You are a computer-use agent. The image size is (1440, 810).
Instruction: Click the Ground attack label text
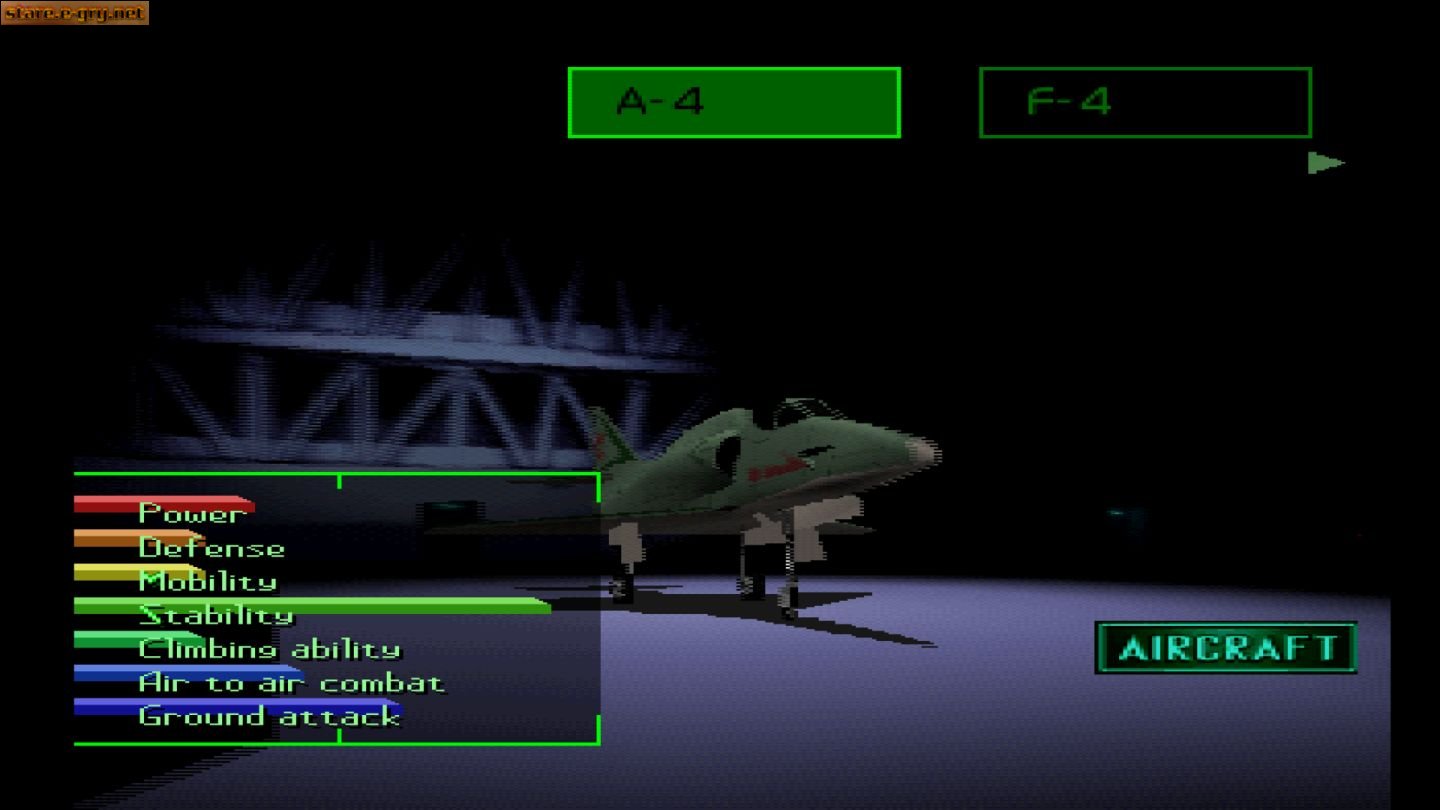[x=267, y=716]
